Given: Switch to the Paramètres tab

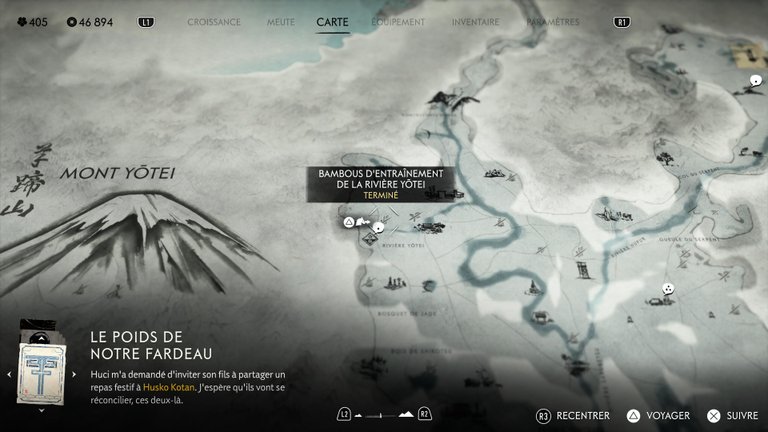Looking at the screenshot, I should [x=551, y=21].
